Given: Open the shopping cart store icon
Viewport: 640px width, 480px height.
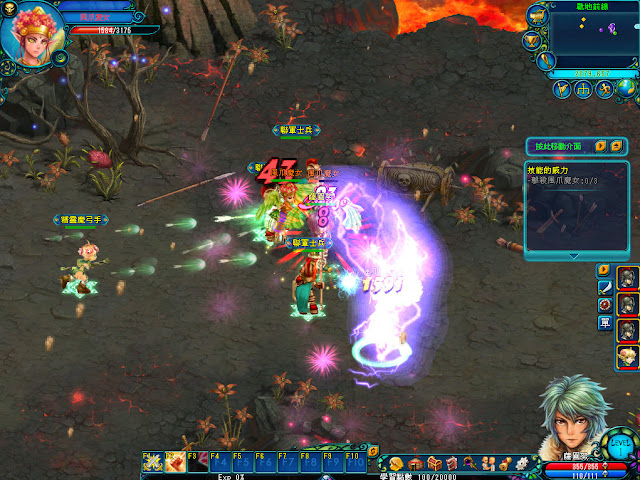Looking at the screenshot, I should click(535, 17).
